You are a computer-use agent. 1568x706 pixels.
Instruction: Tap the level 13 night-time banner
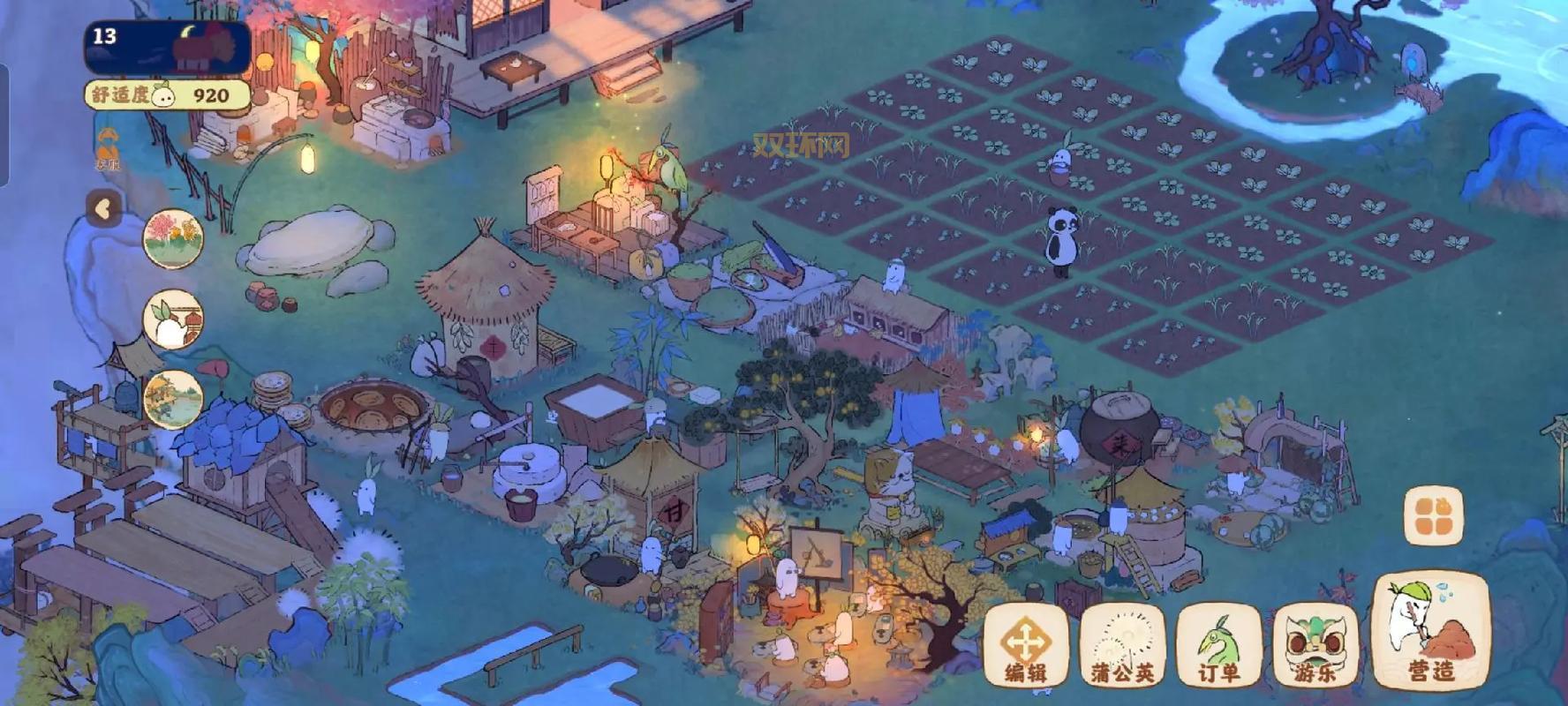(167, 48)
